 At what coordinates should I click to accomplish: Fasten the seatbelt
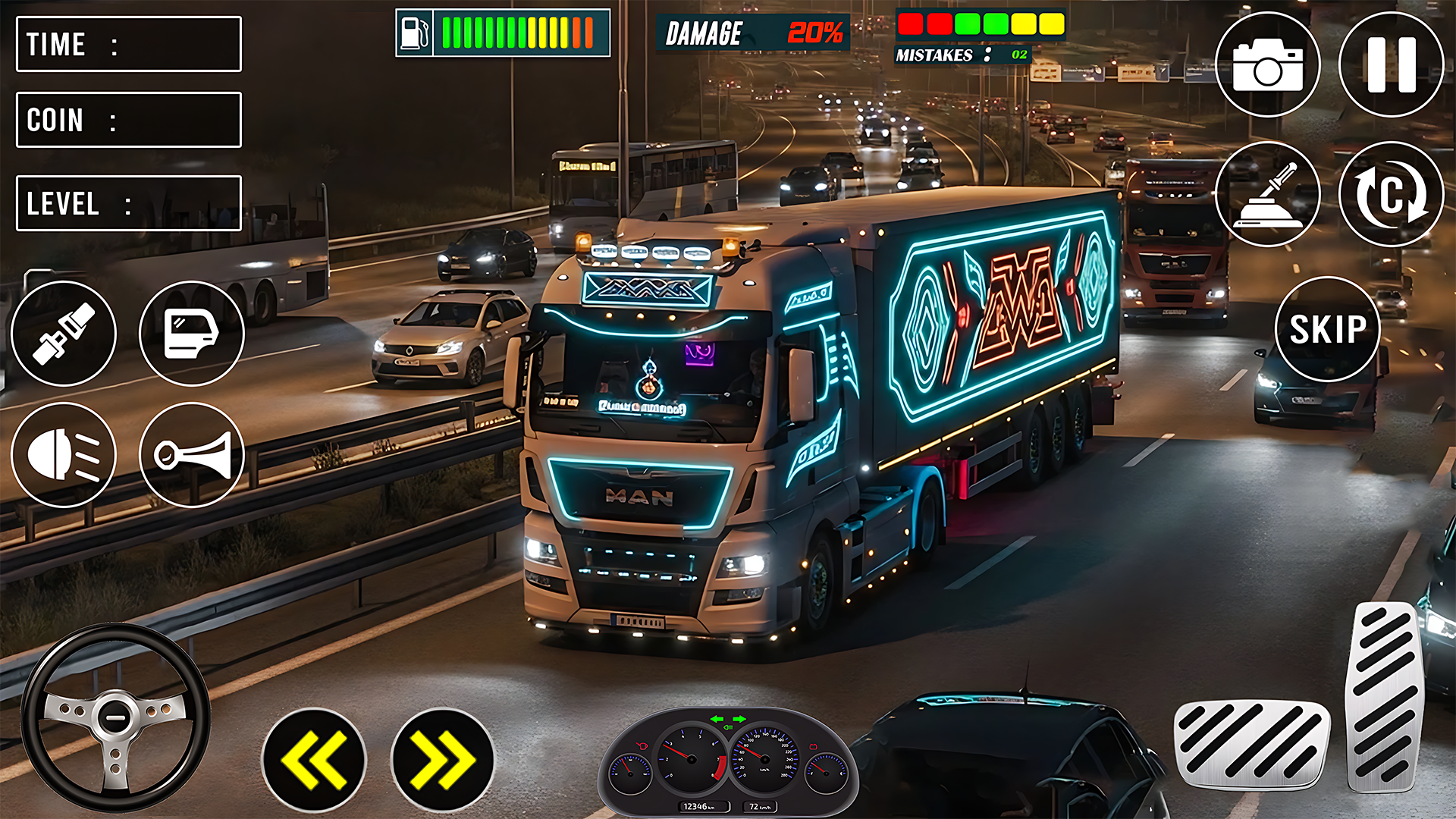(x=64, y=334)
